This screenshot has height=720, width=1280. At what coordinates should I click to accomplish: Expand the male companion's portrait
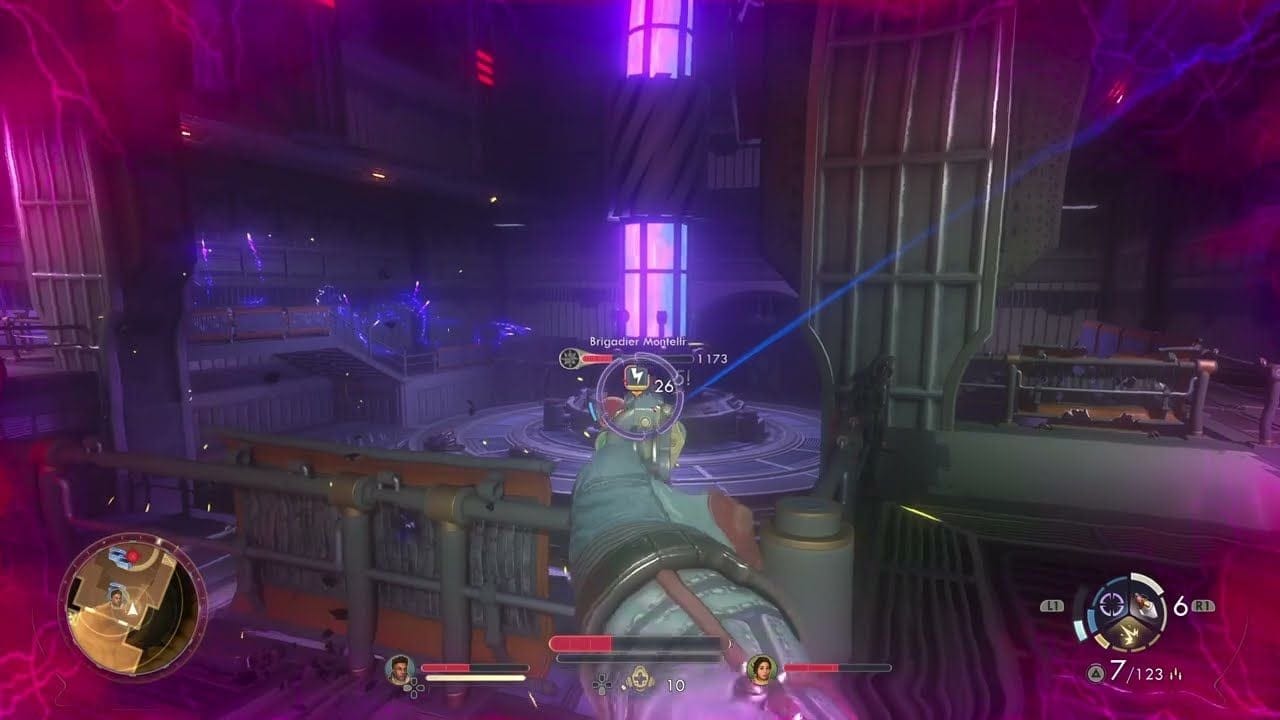400,667
